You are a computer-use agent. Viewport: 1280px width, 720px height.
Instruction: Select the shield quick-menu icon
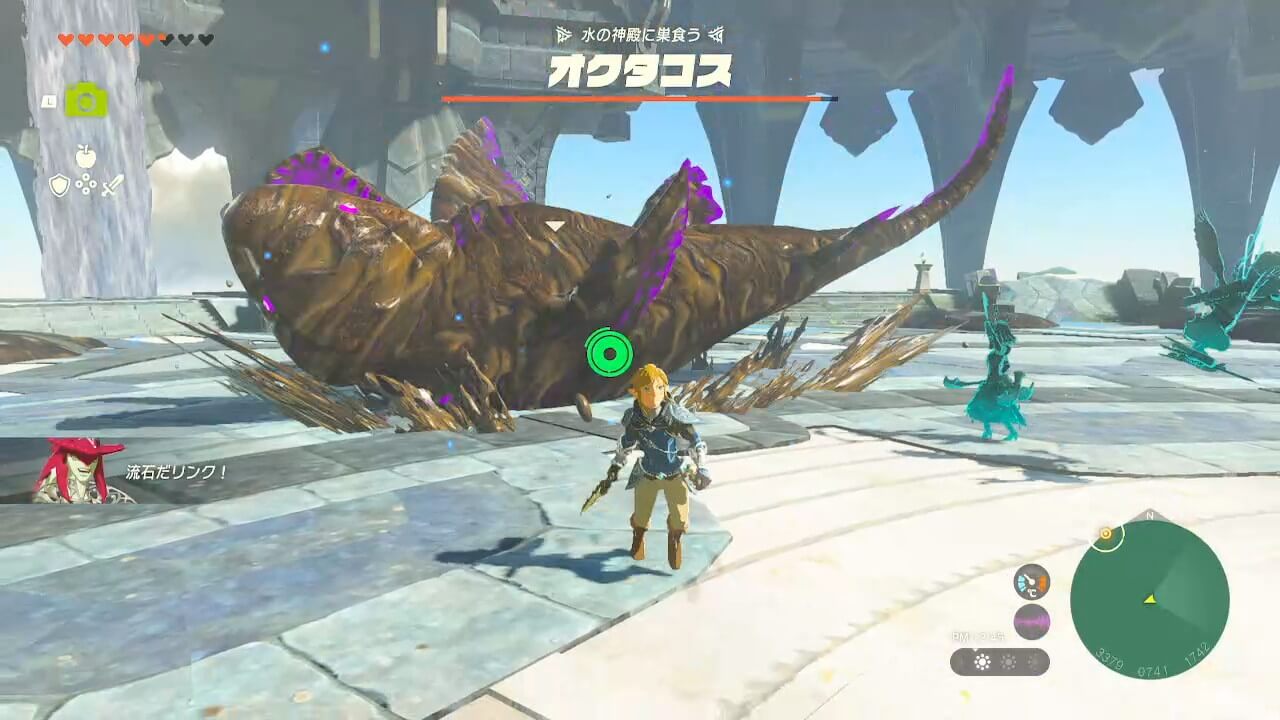(x=59, y=185)
